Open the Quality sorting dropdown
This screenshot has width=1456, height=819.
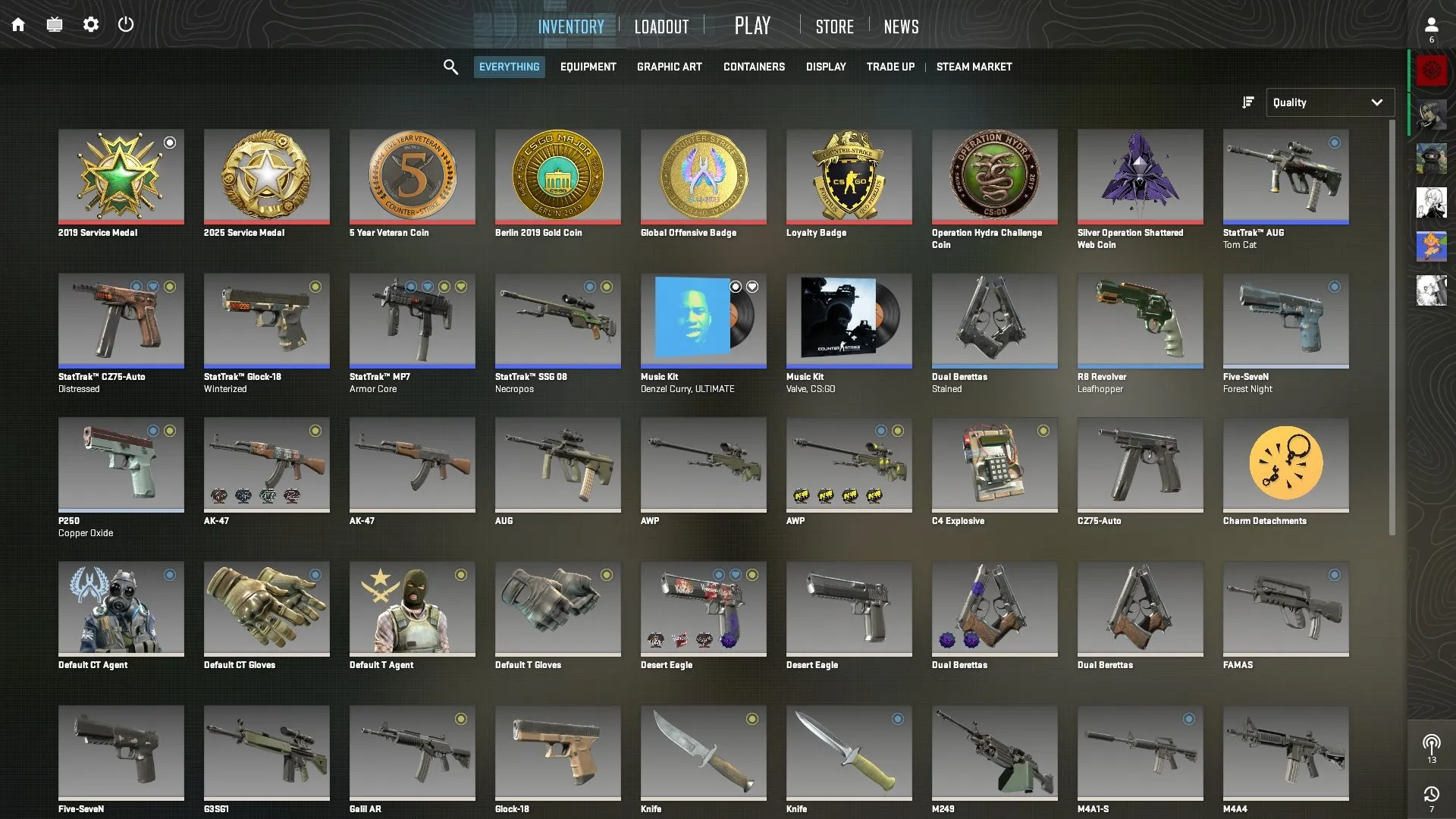(1330, 102)
